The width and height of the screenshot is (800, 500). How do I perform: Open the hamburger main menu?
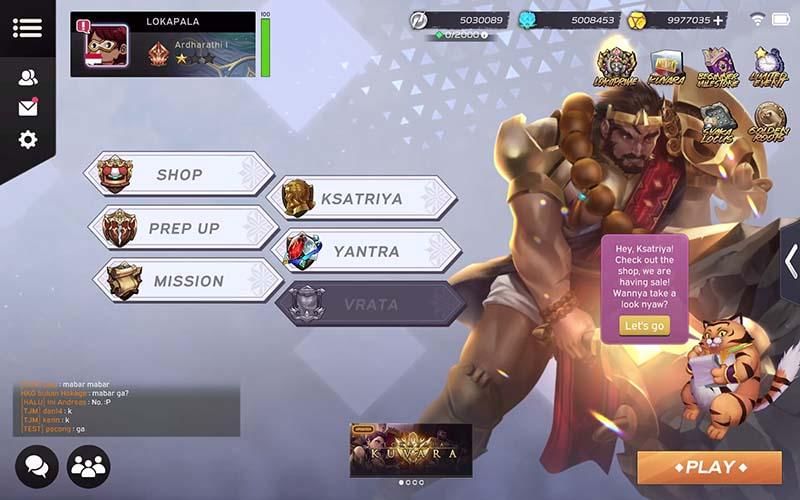[x=27, y=27]
